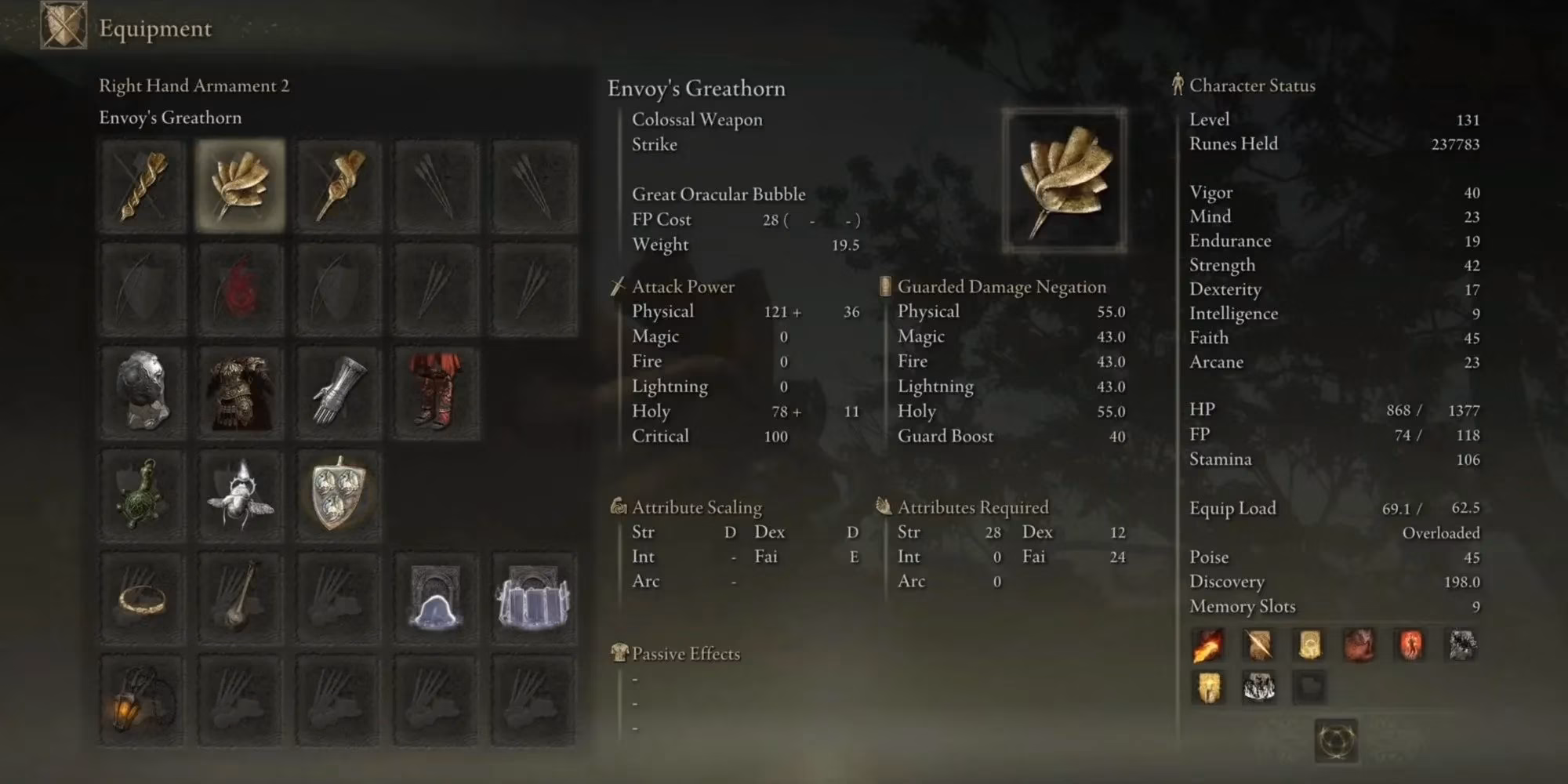
Task: Click the Great Oracular Bubble skill label
Action: (718, 194)
